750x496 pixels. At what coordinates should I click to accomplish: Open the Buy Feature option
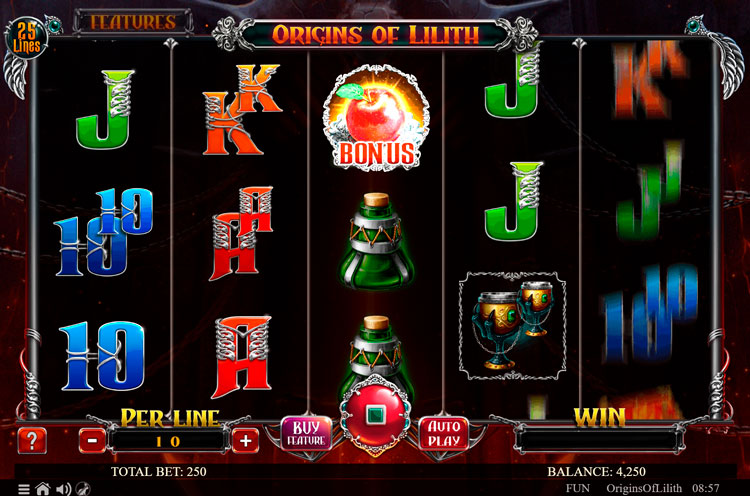[305, 433]
